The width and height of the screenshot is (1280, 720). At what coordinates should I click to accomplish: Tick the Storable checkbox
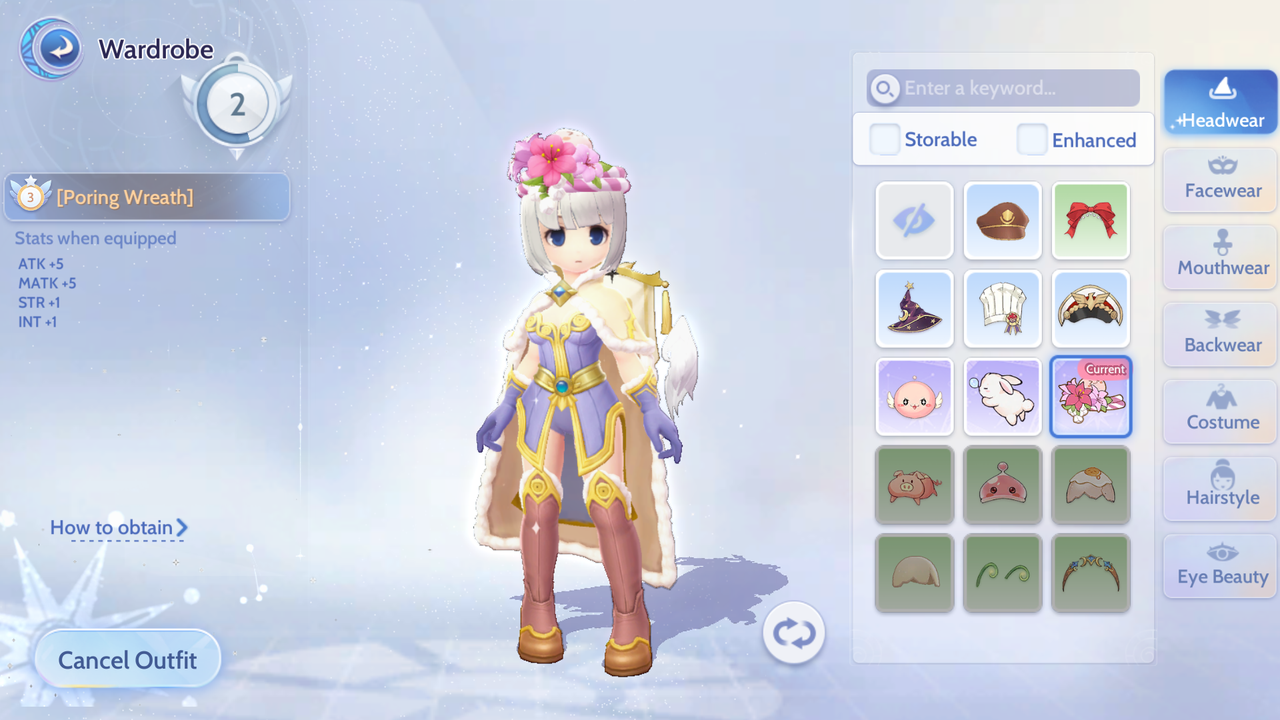[885, 139]
